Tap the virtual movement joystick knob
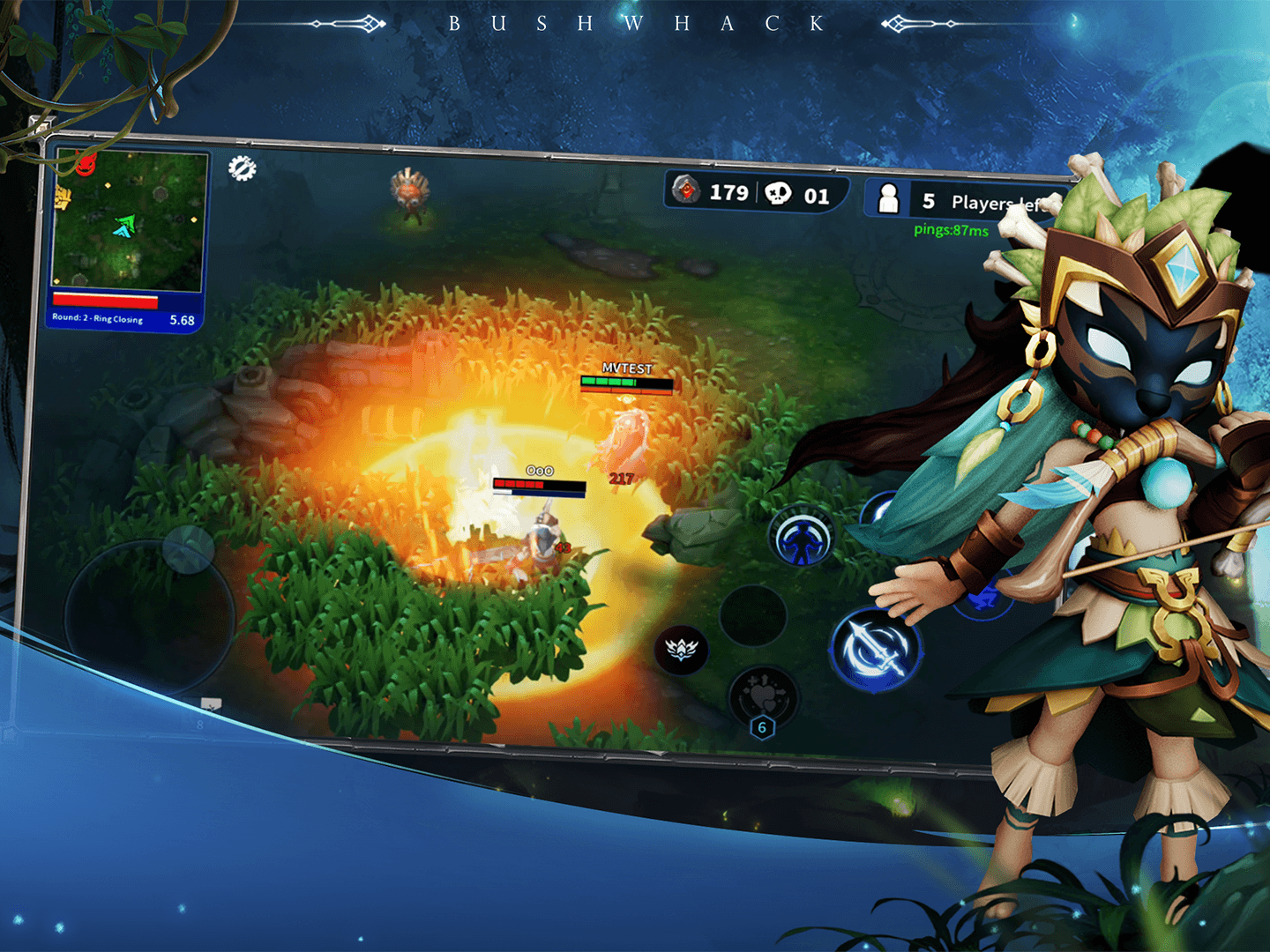Viewport: 1270px width, 952px height. click(188, 548)
